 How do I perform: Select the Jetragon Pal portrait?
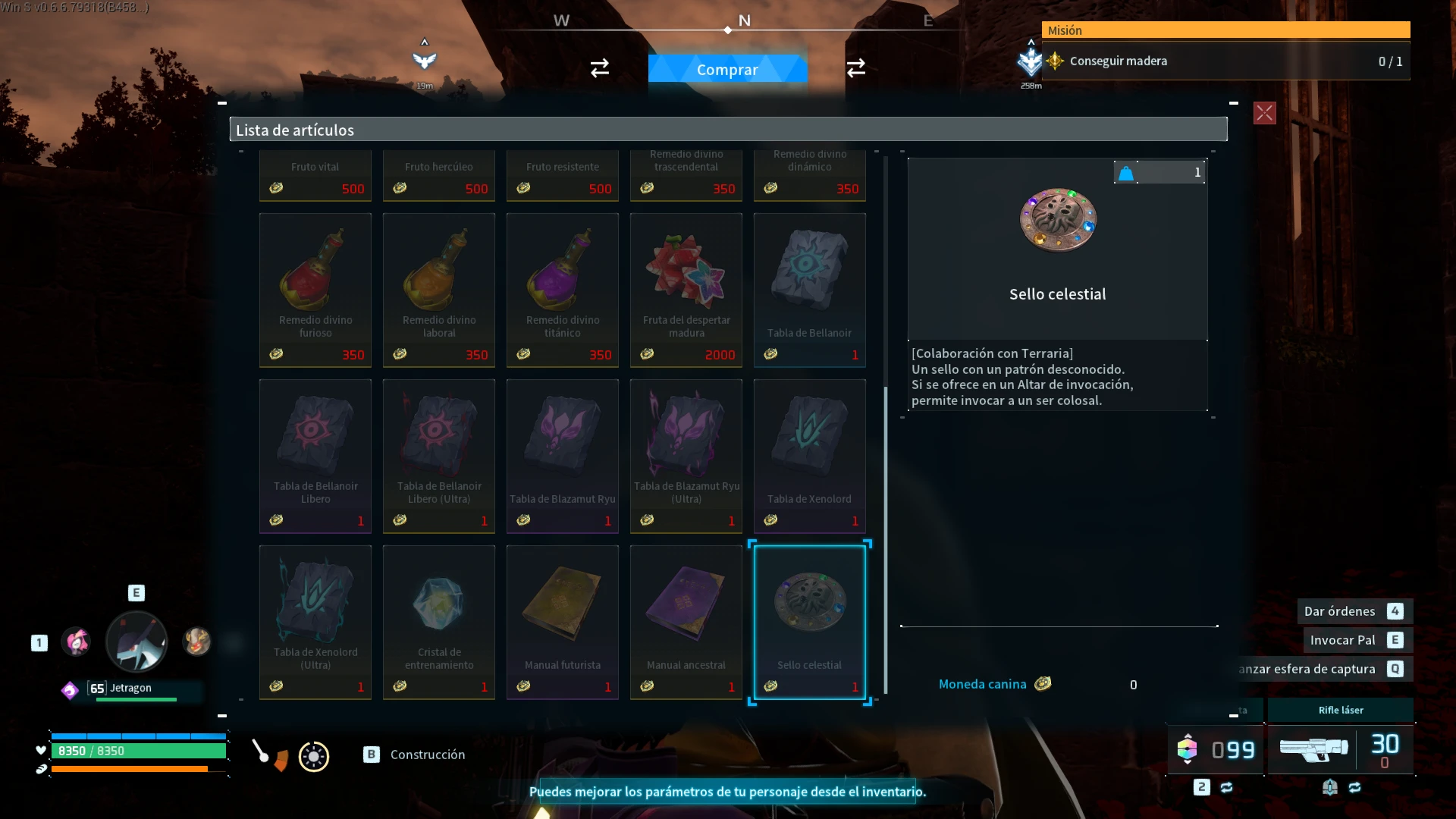coord(136,642)
